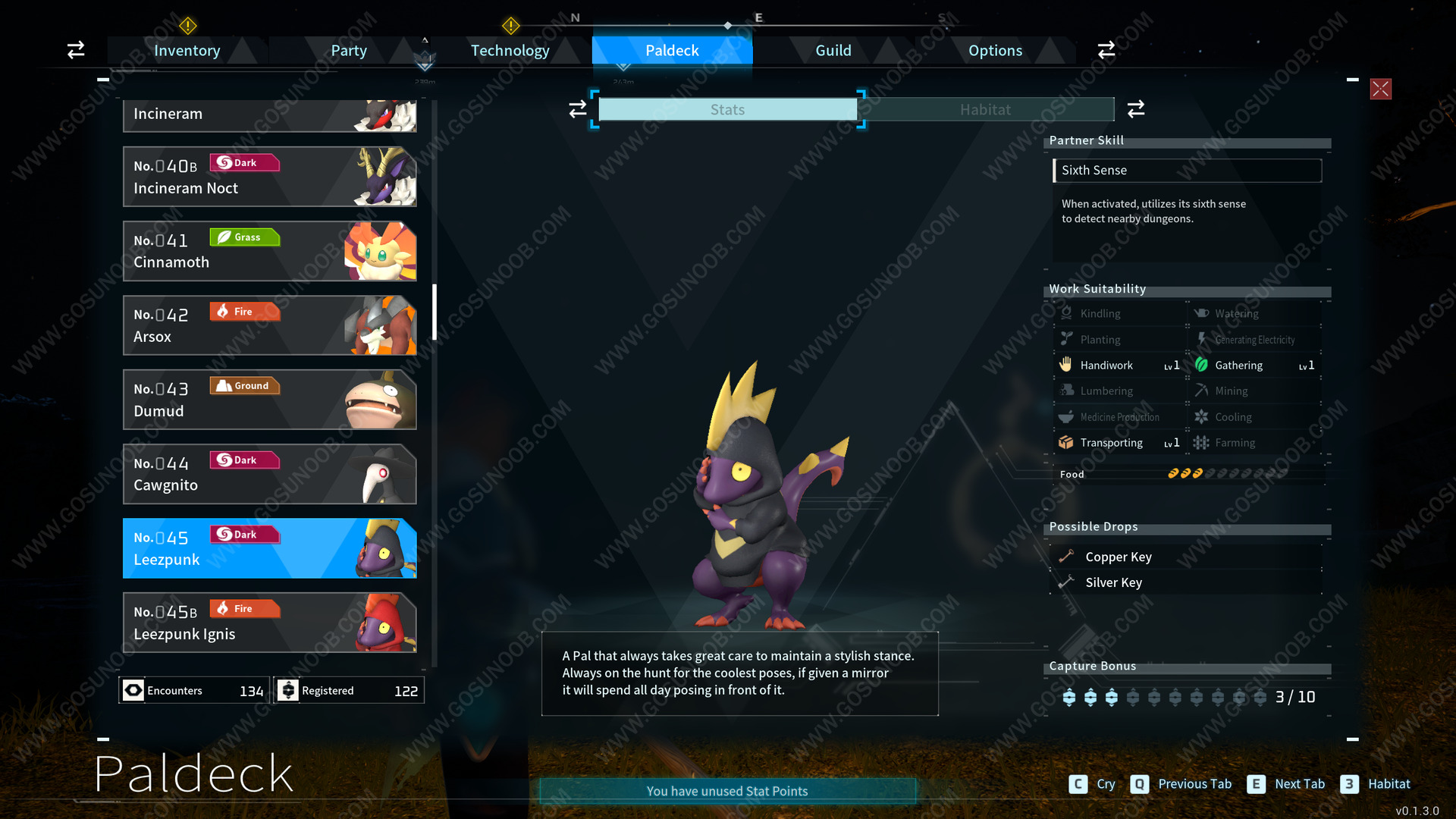The height and width of the screenshot is (819, 1456).
Task: Go to the Technology tab
Action: [x=510, y=51]
